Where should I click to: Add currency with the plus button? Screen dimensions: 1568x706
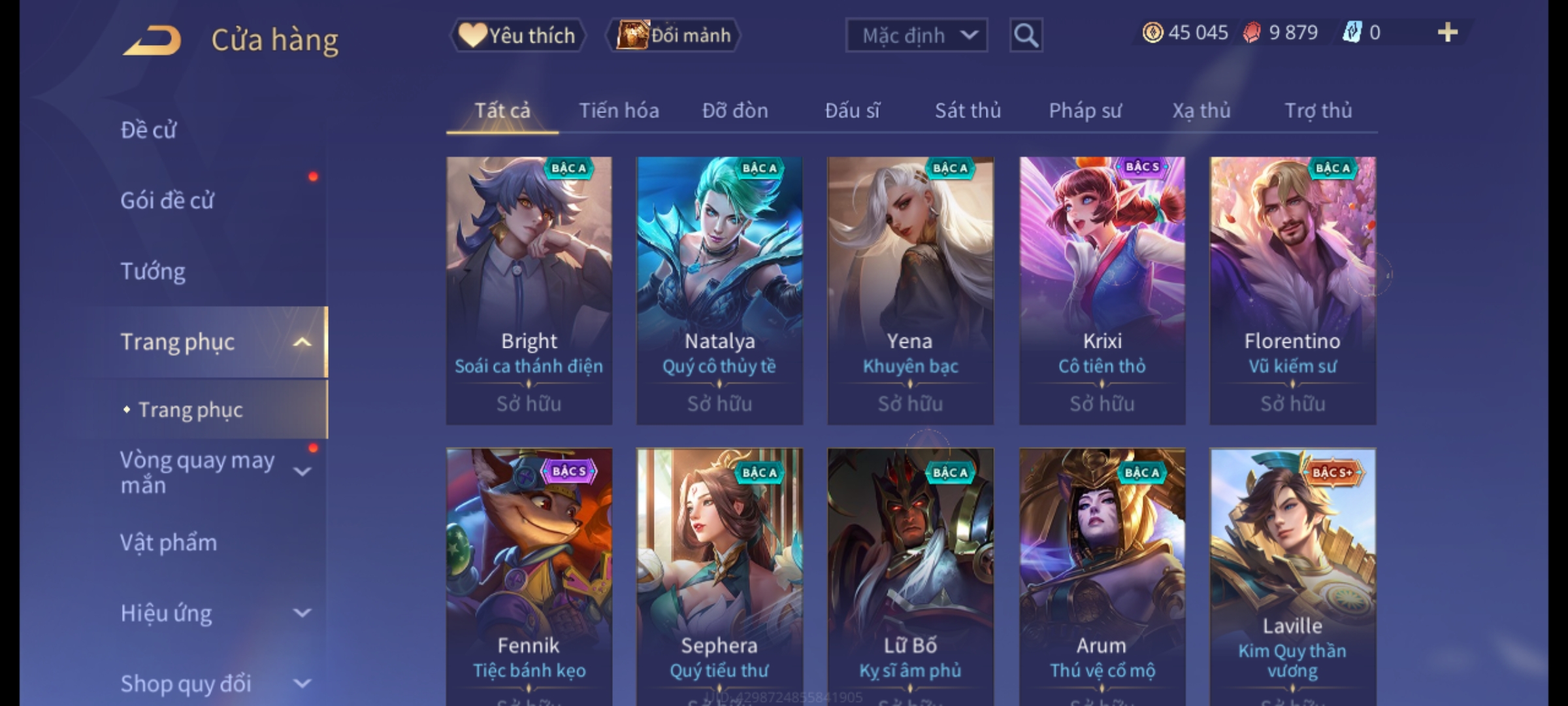coord(1448,33)
